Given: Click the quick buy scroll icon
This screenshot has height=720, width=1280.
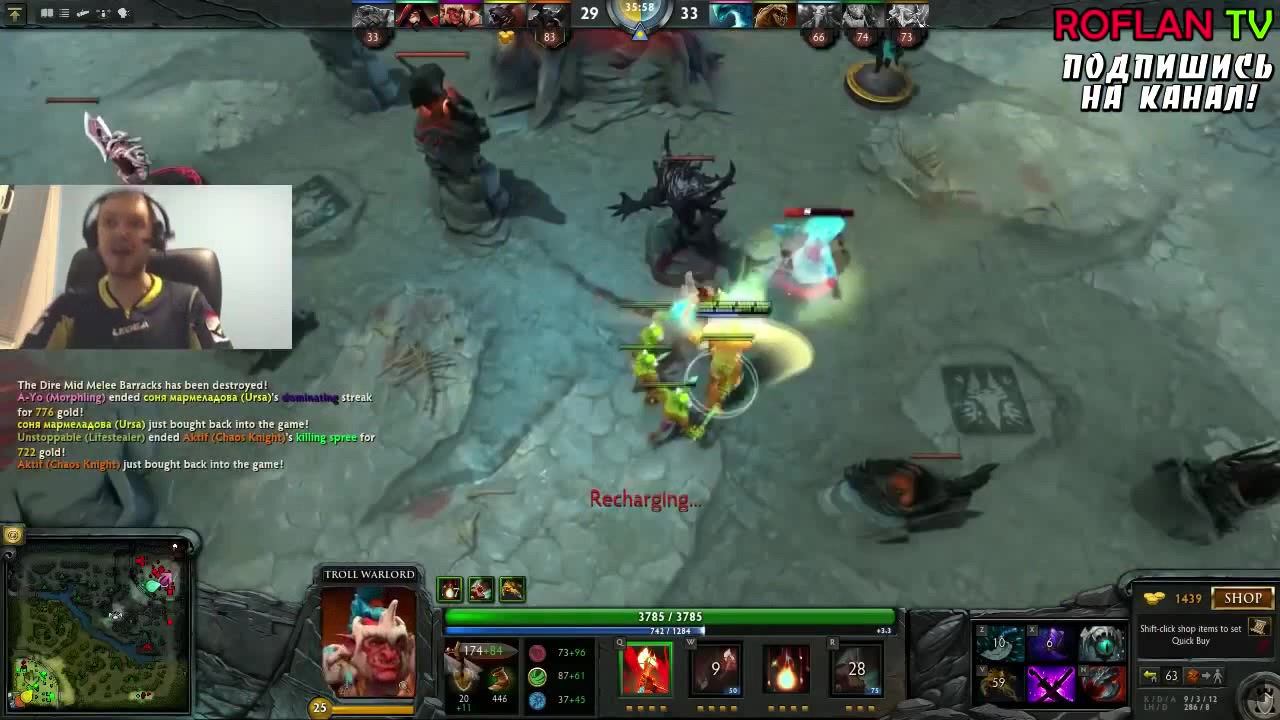Looking at the screenshot, I should click(1259, 628).
